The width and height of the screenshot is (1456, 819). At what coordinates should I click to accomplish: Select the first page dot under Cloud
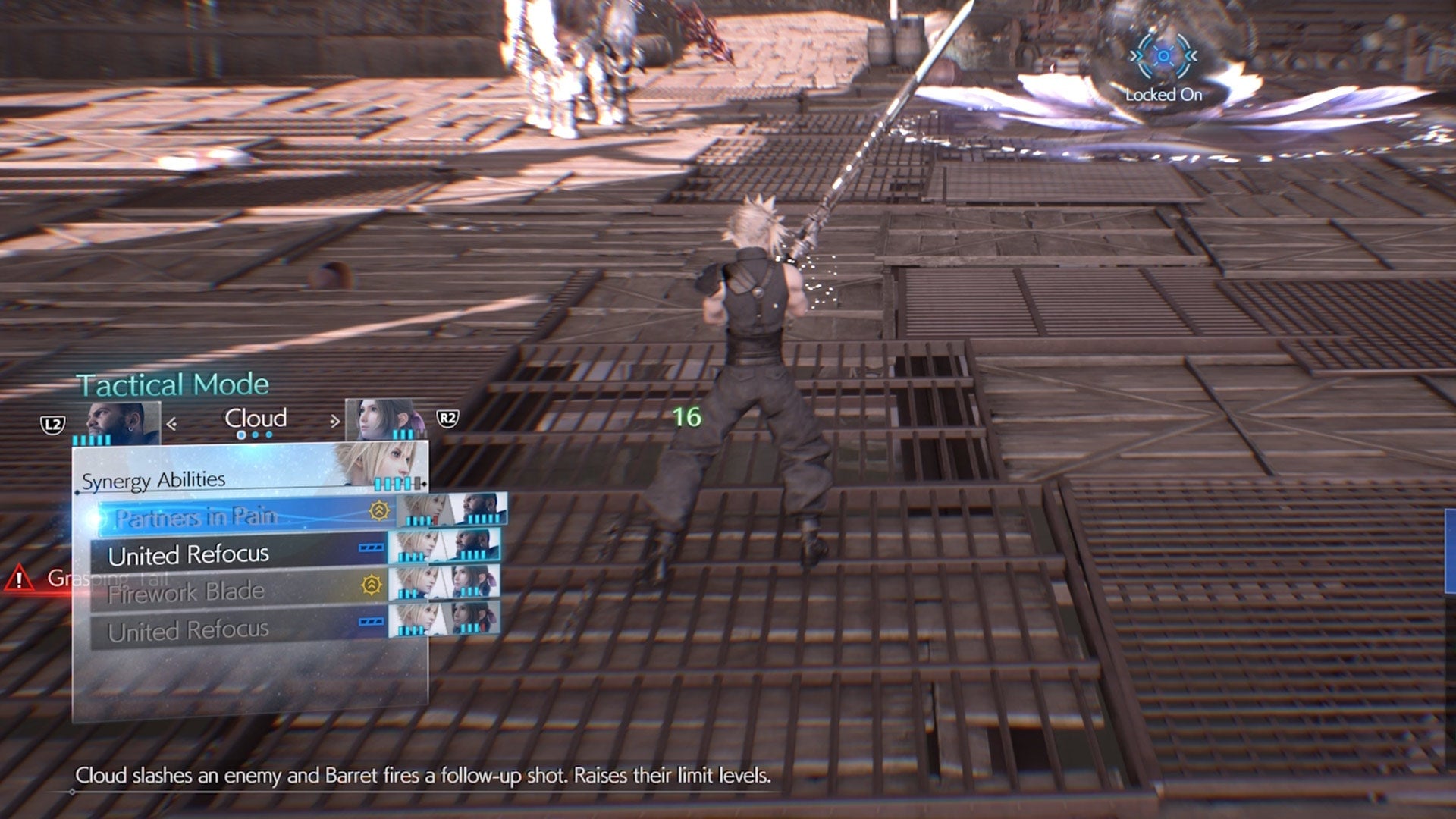pos(241,434)
